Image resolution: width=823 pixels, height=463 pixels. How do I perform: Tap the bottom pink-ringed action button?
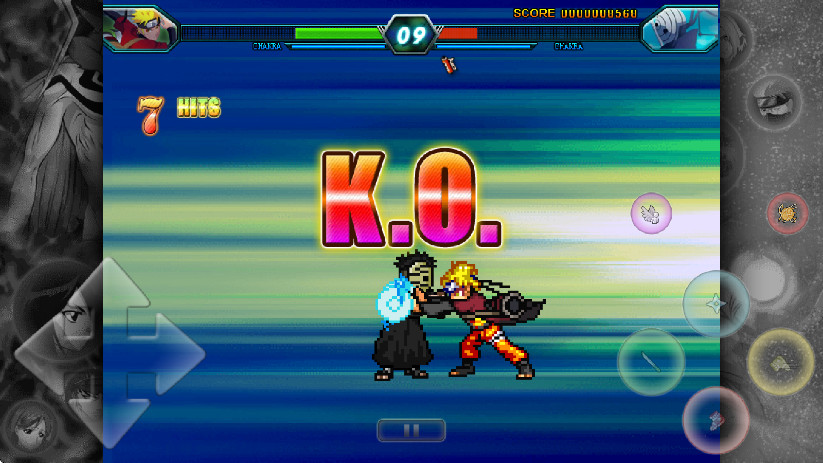pos(716,420)
